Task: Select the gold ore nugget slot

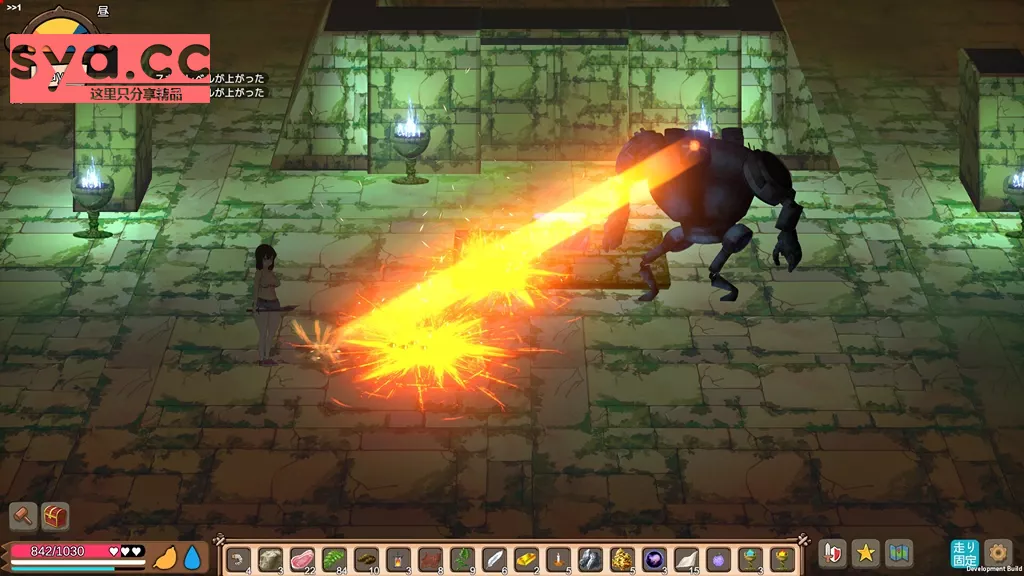Action: pyautogui.click(x=623, y=559)
